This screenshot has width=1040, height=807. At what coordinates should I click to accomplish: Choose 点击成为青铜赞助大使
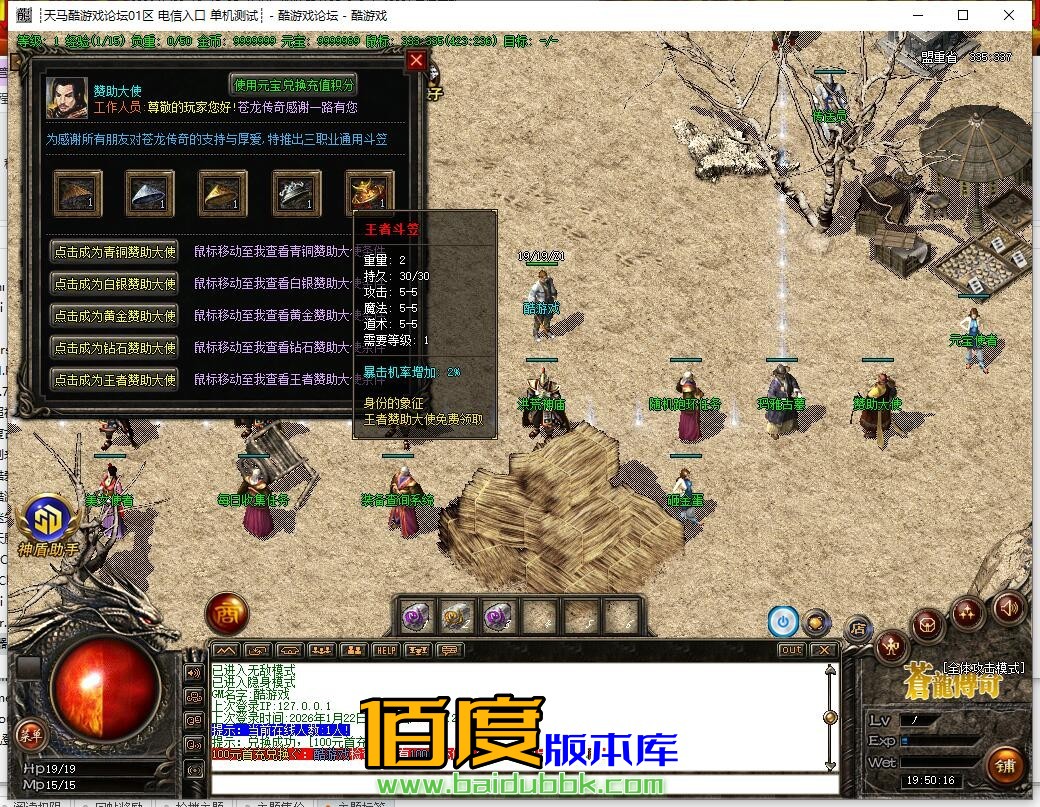point(115,252)
